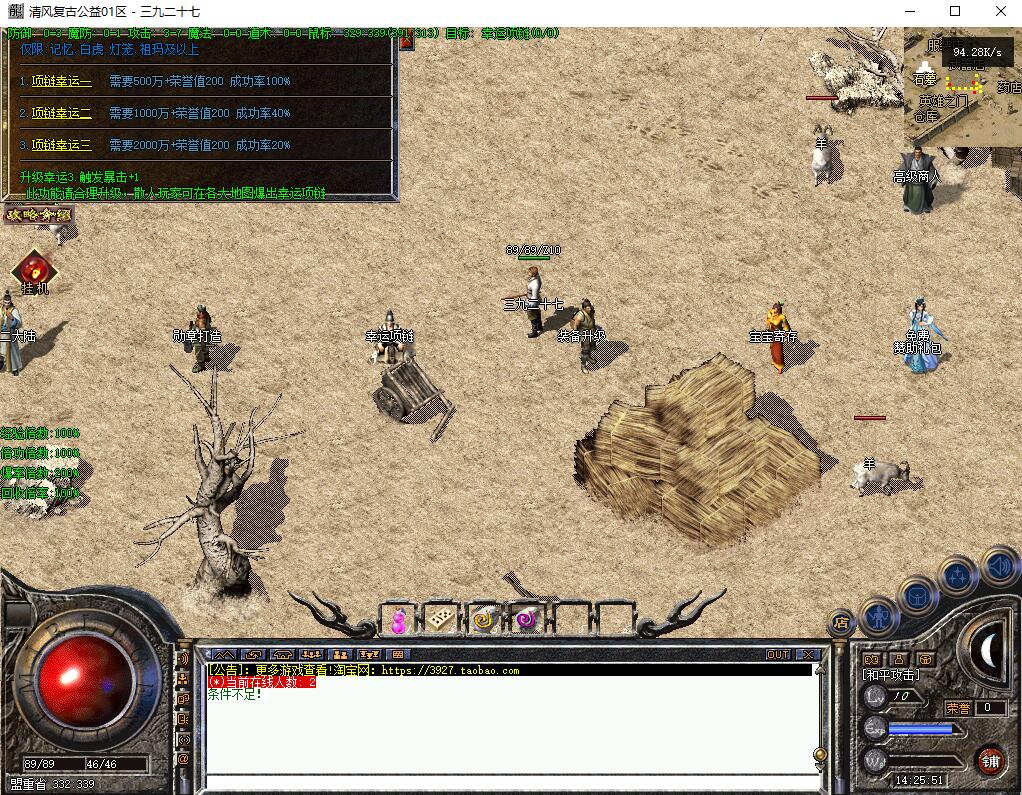This screenshot has height=795, width=1022.
Task: Focus the chat input line
Action: pyautogui.click(x=510, y=780)
